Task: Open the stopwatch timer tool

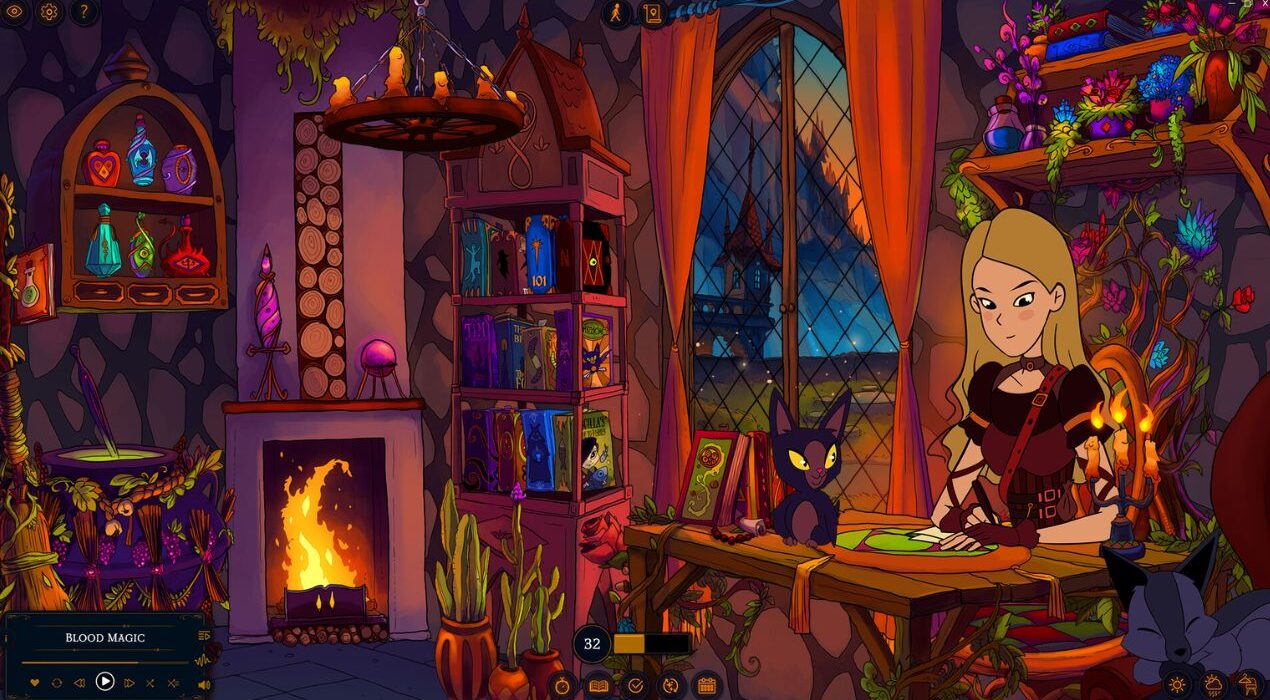Action: point(562,685)
